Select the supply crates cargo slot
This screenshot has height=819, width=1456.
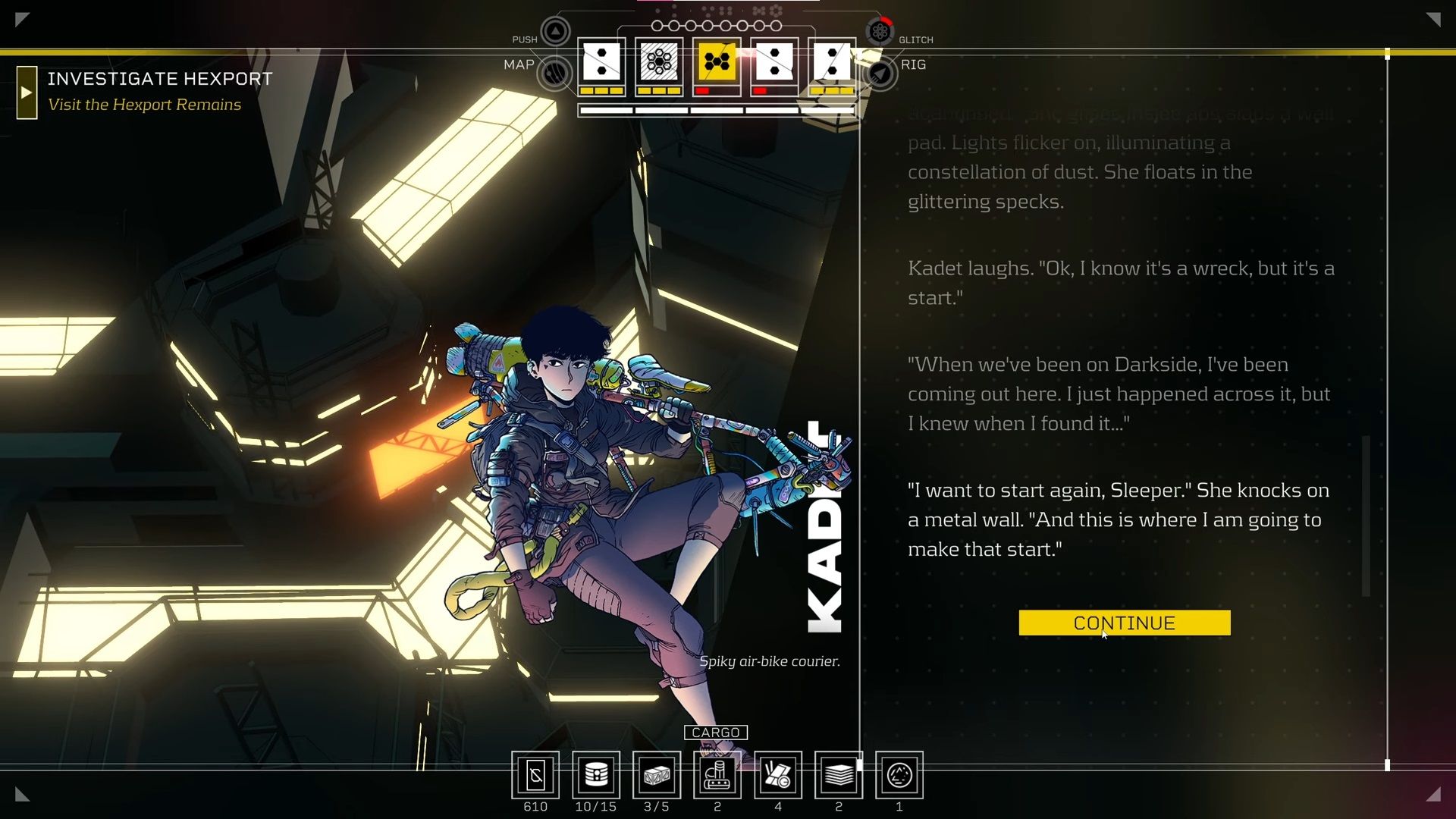pos(657,775)
